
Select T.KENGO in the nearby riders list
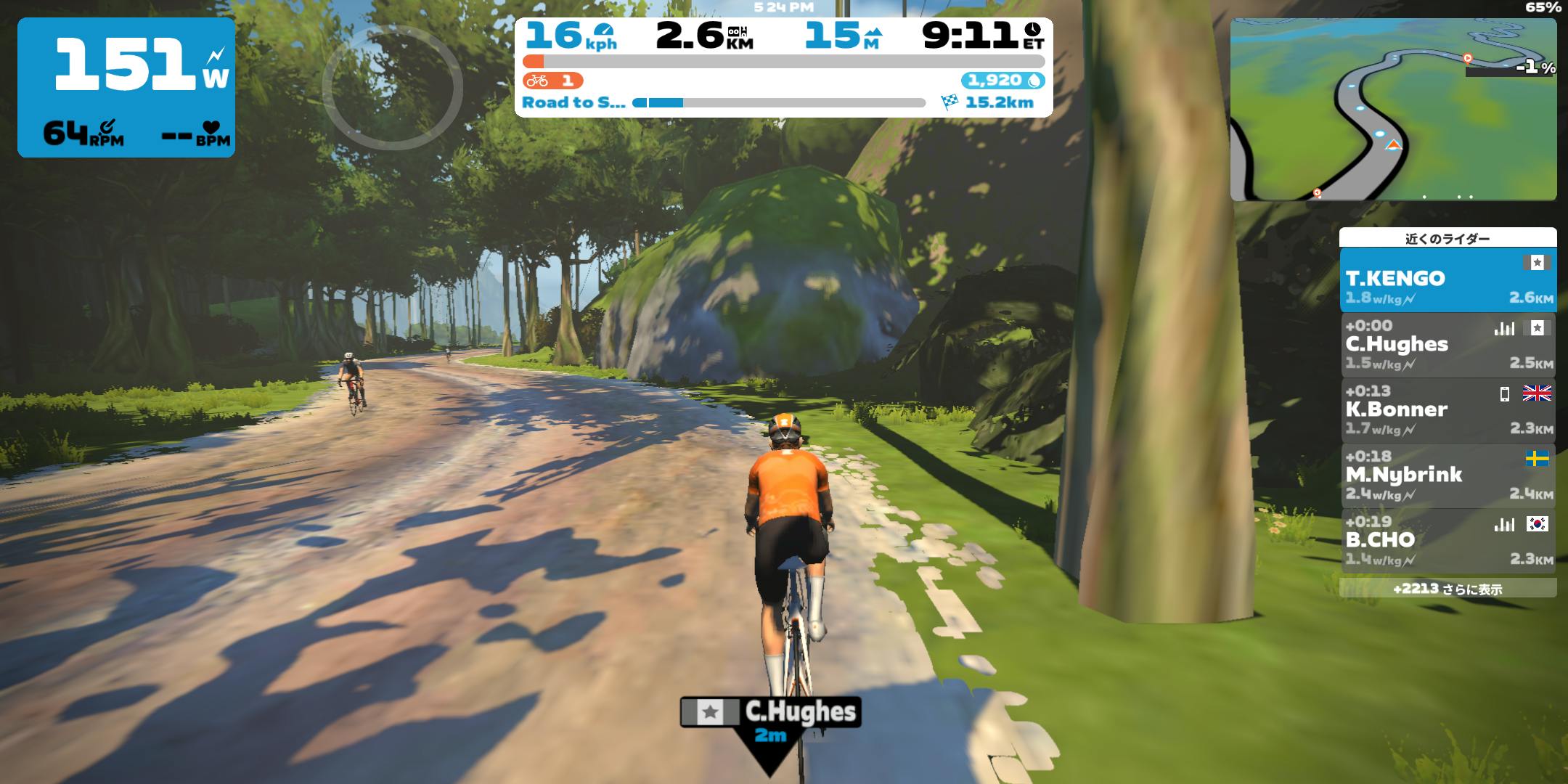click(x=1447, y=279)
